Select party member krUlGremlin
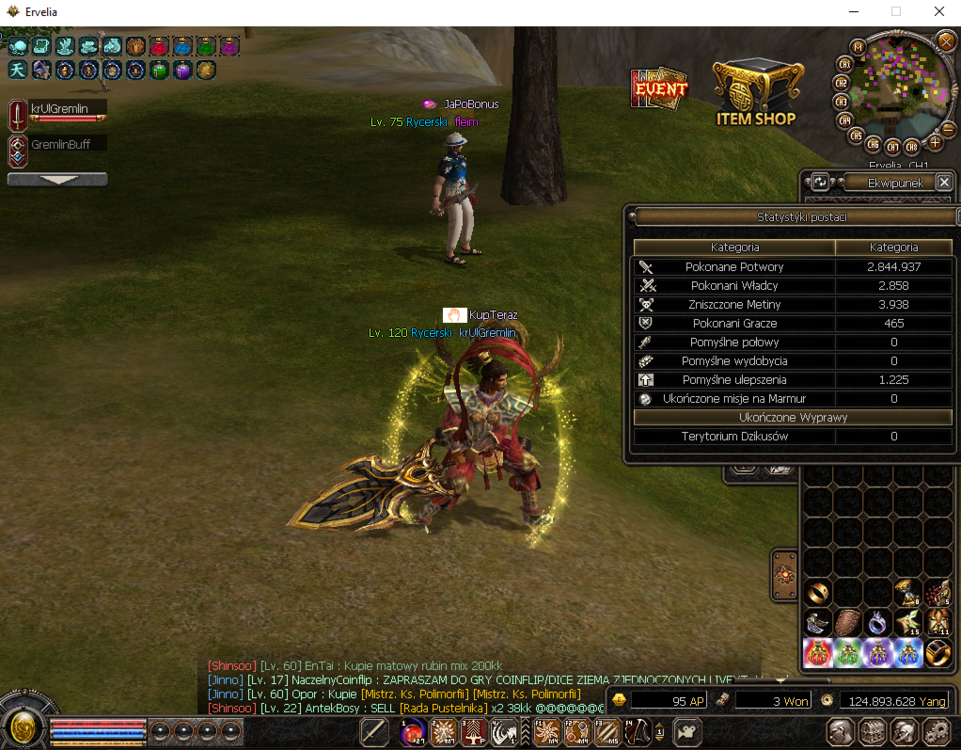 60,109
